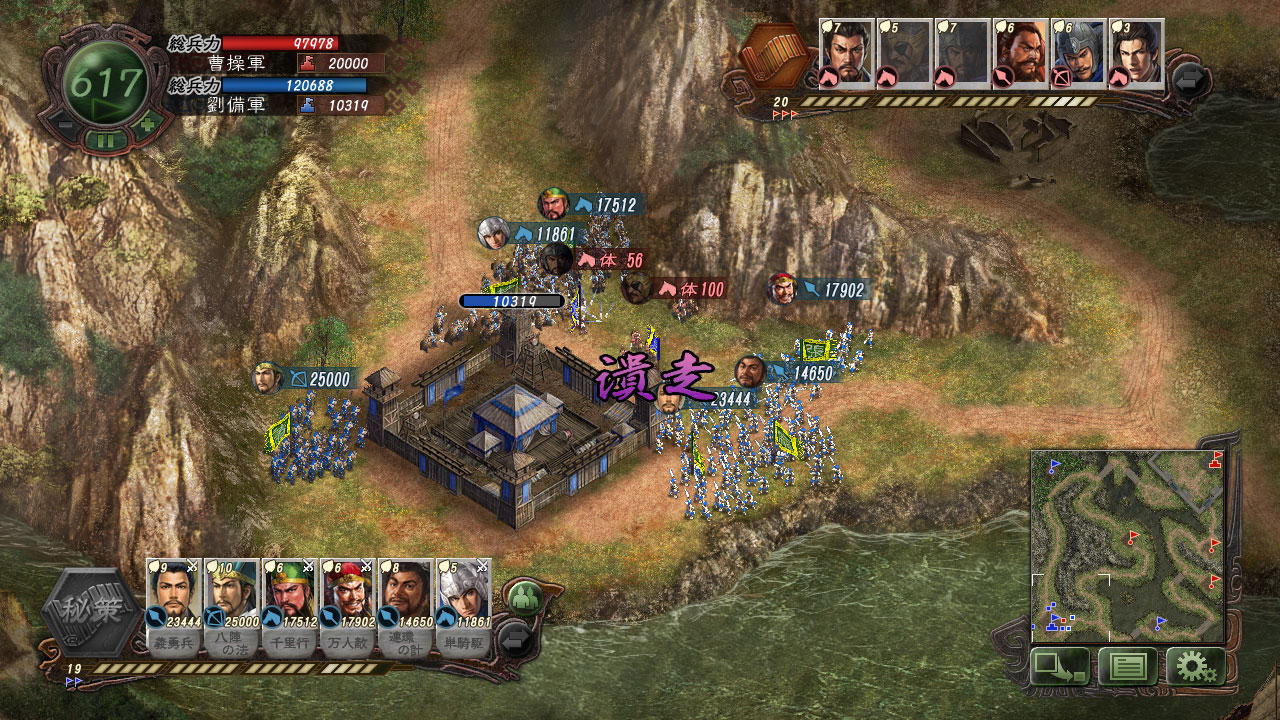Activate the 連環の計 tactic button
1280x720 pixels.
406,644
